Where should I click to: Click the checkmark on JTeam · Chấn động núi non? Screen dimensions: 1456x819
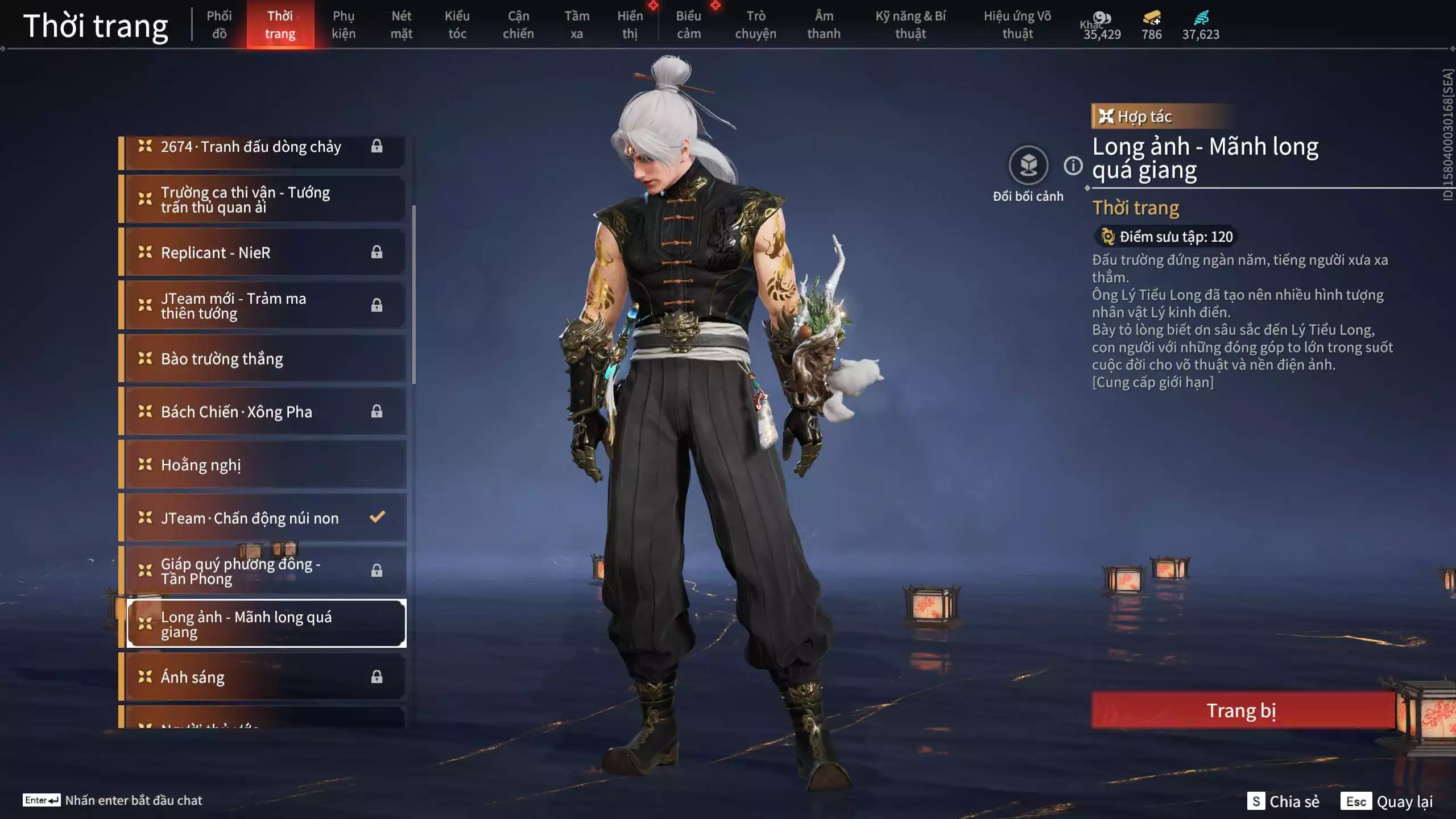pyautogui.click(x=376, y=517)
